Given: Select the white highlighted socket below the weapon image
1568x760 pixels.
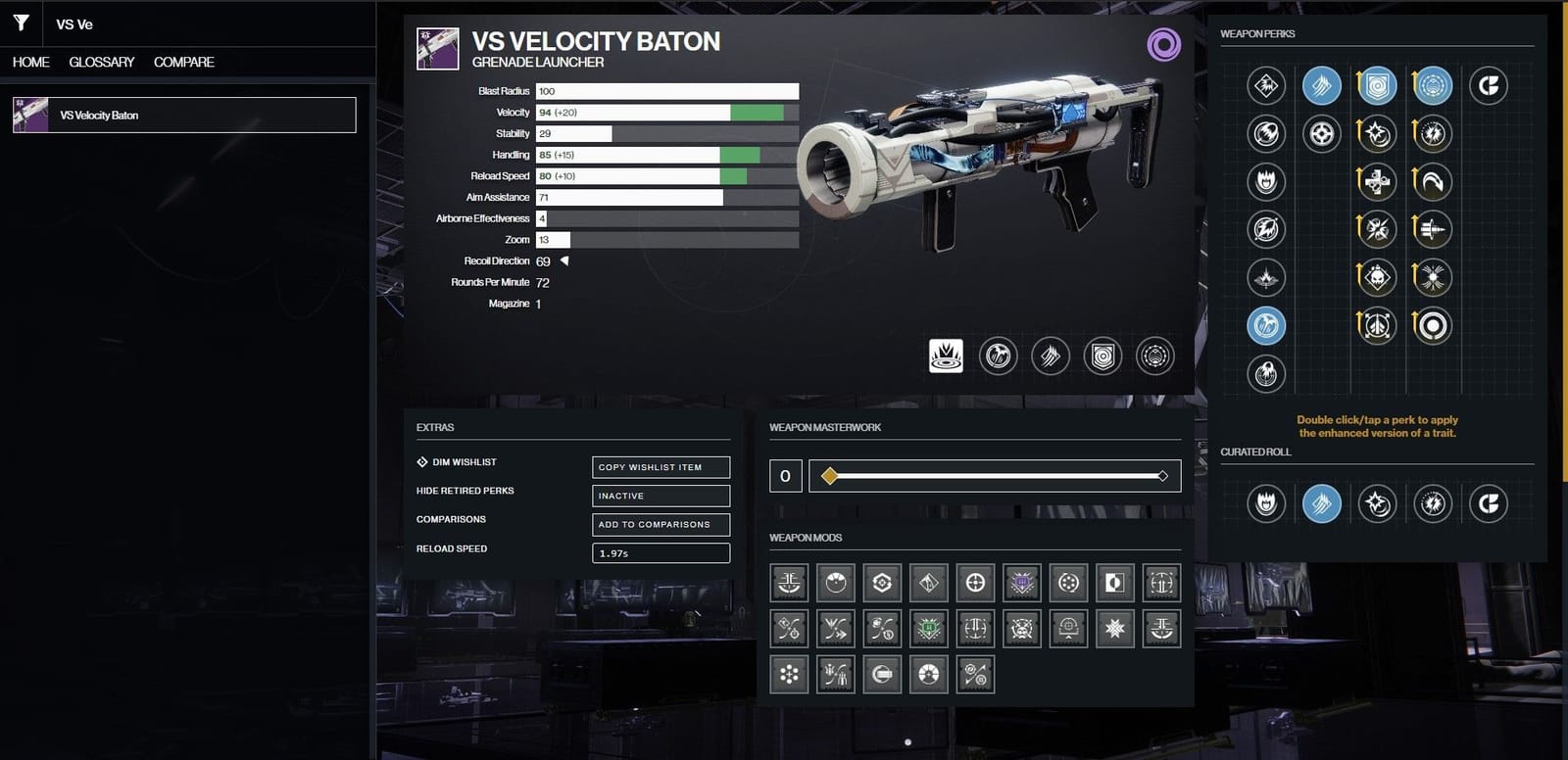Looking at the screenshot, I should tap(944, 356).
